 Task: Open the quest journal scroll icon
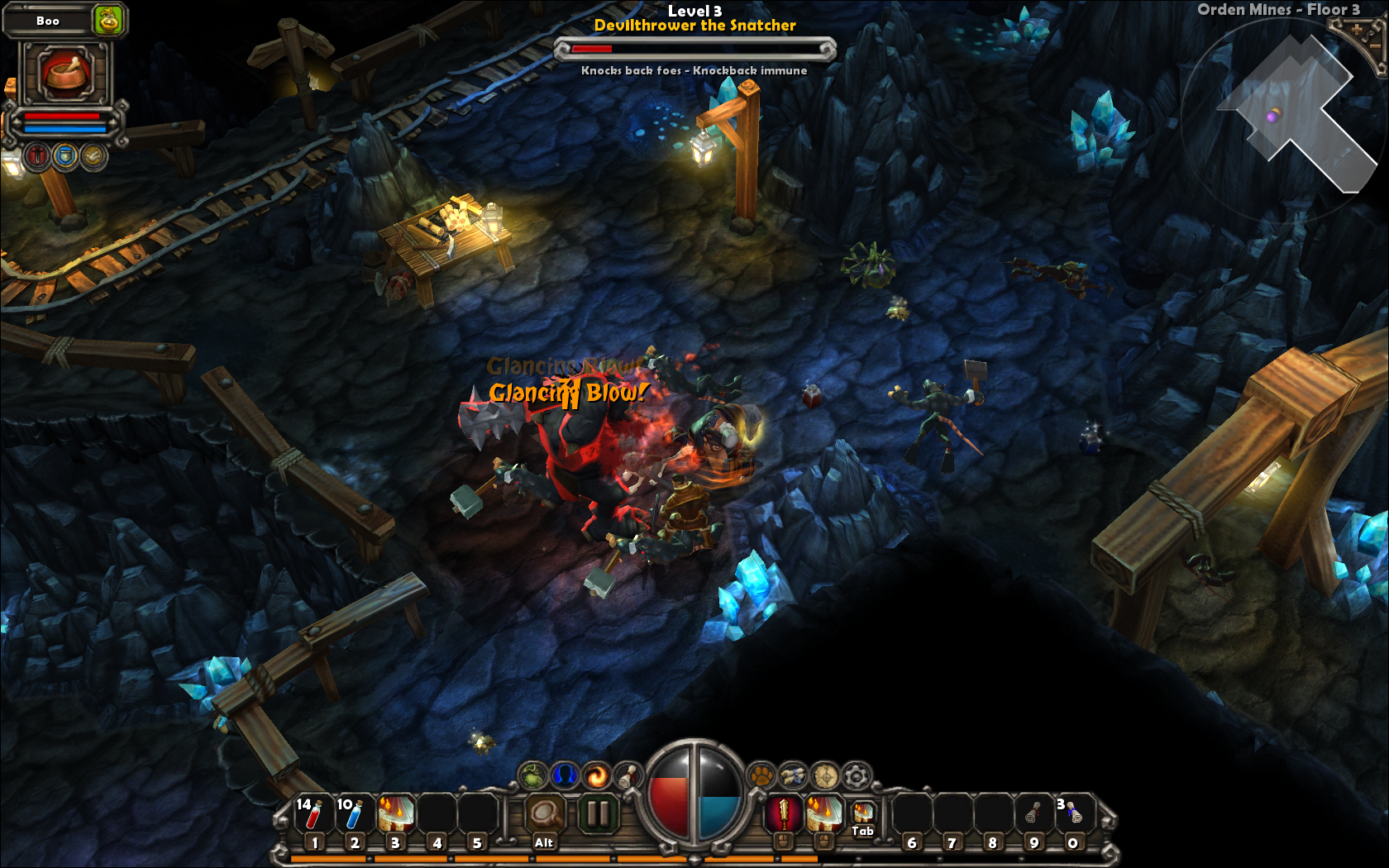[627, 777]
